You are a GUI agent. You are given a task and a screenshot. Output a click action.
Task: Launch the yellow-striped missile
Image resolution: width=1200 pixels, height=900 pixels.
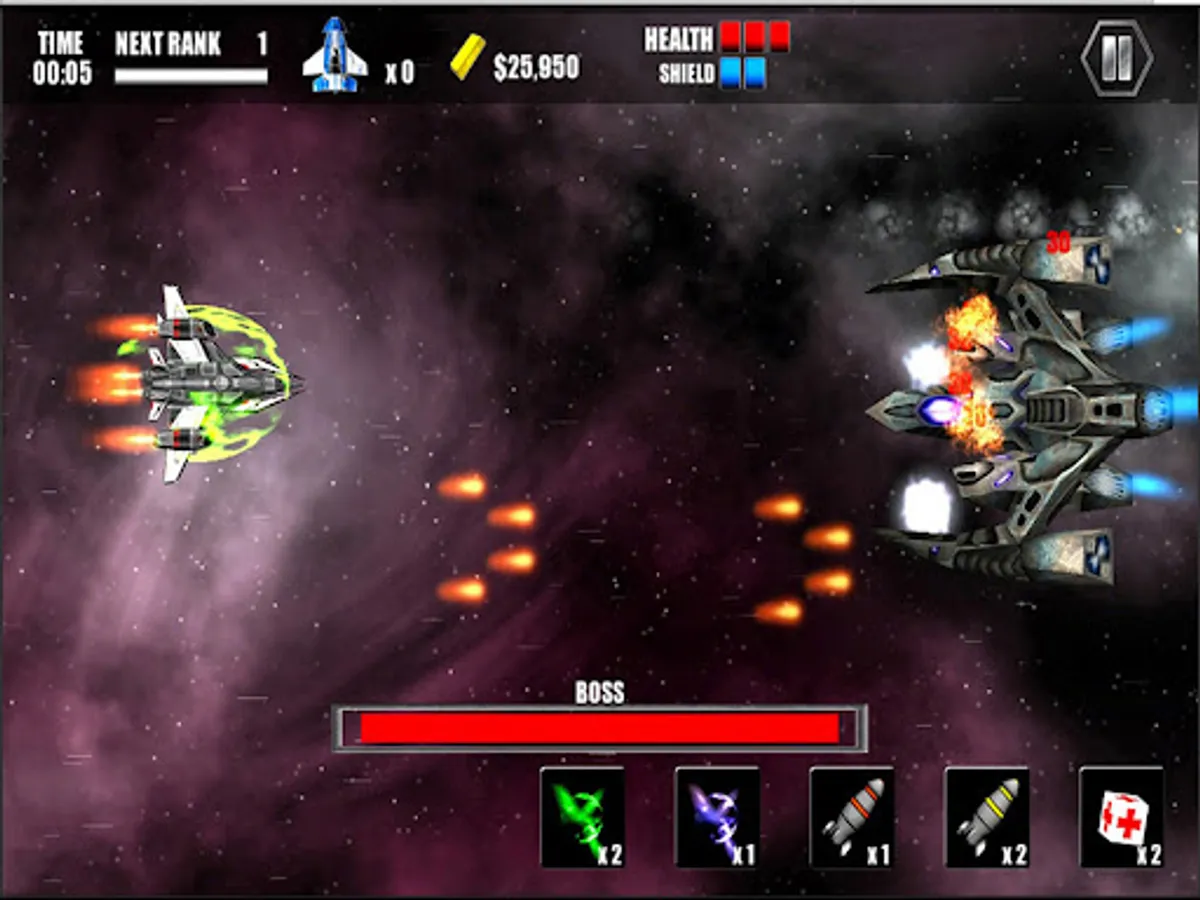click(987, 817)
